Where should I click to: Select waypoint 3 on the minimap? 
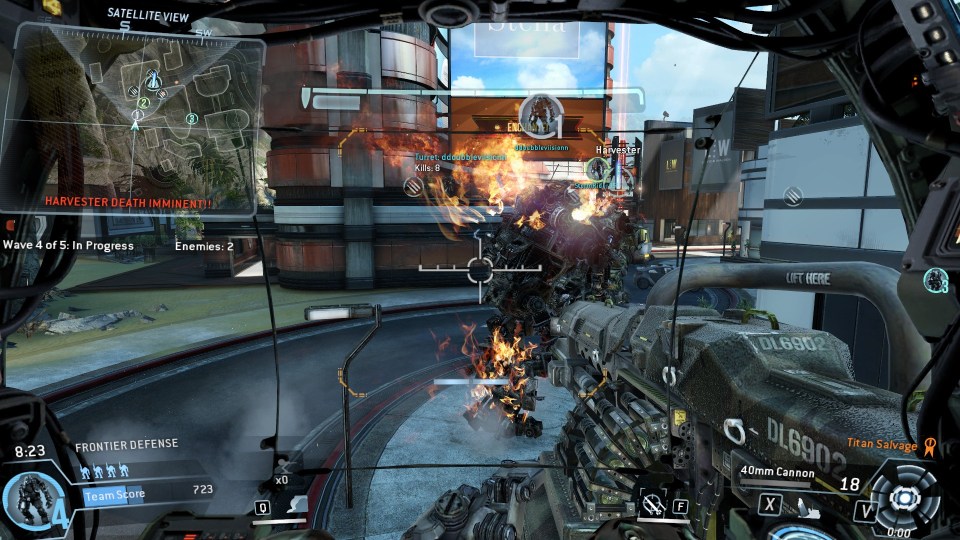click(x=191, y=119)
